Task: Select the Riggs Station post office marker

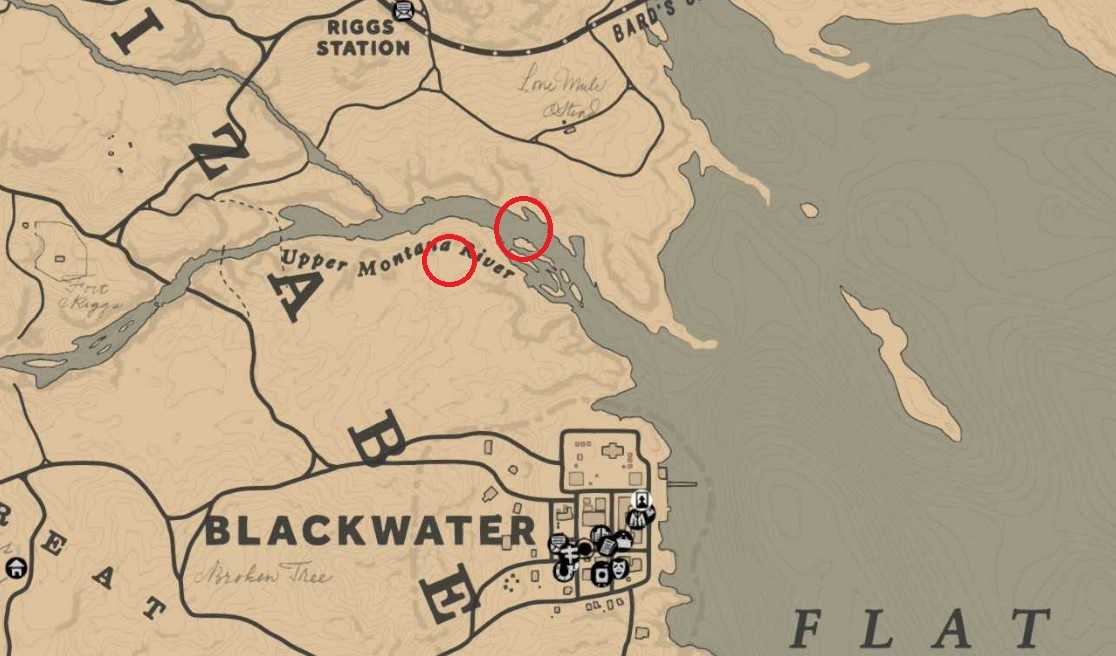Action: pyautogui.click(x=402, y=11)
